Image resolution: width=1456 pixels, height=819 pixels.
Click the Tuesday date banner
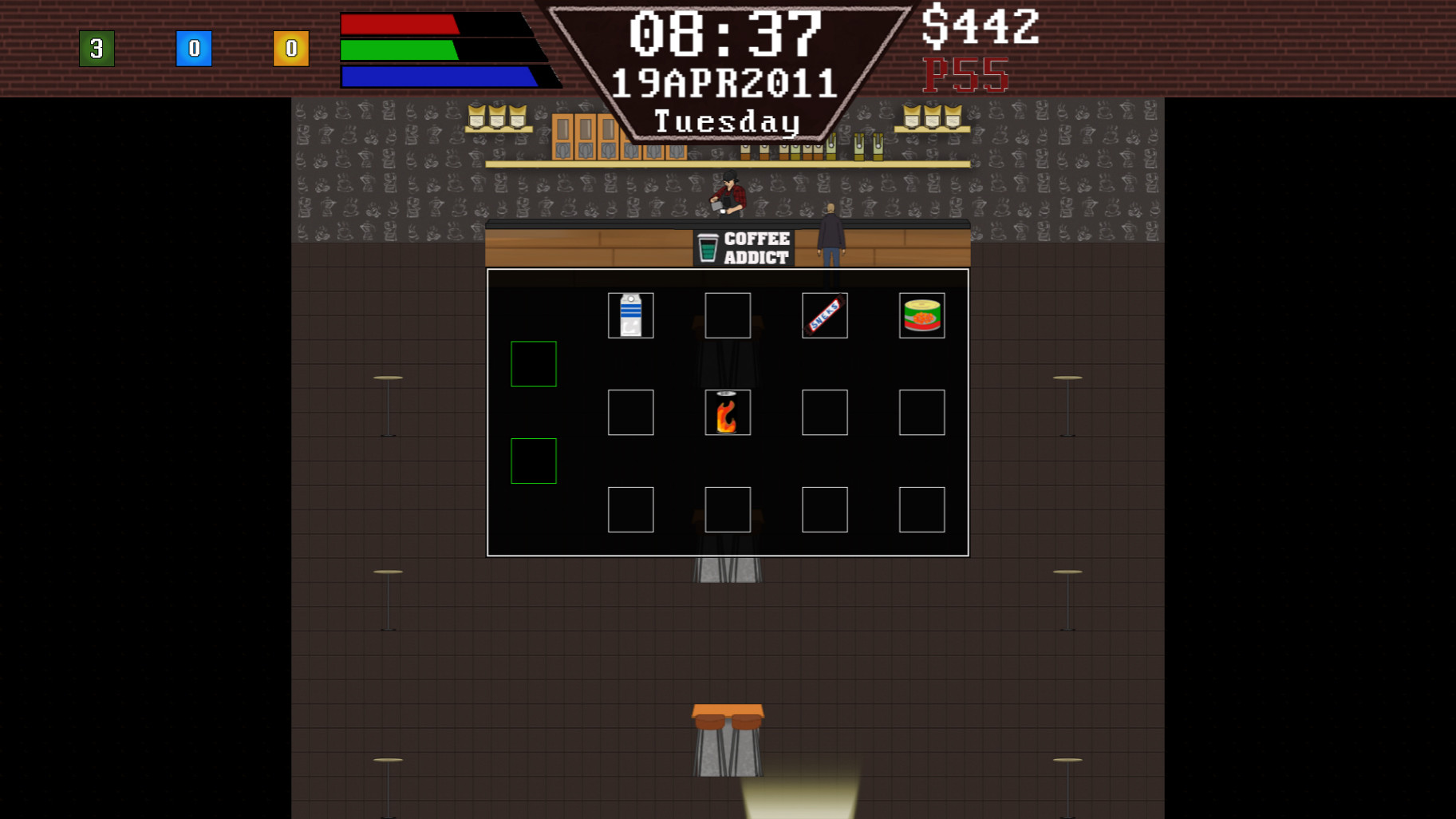click(726, 121)
